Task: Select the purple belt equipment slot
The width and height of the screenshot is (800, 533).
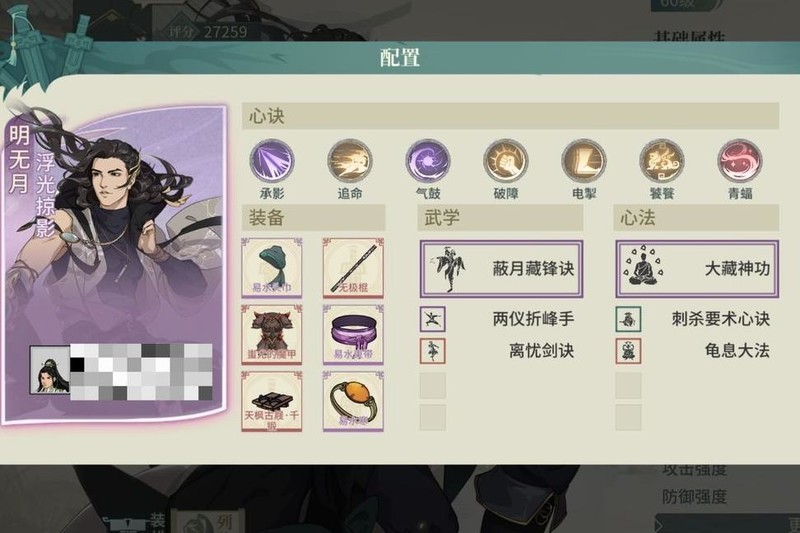Action: pyautogui.click(x=353, y=333)
